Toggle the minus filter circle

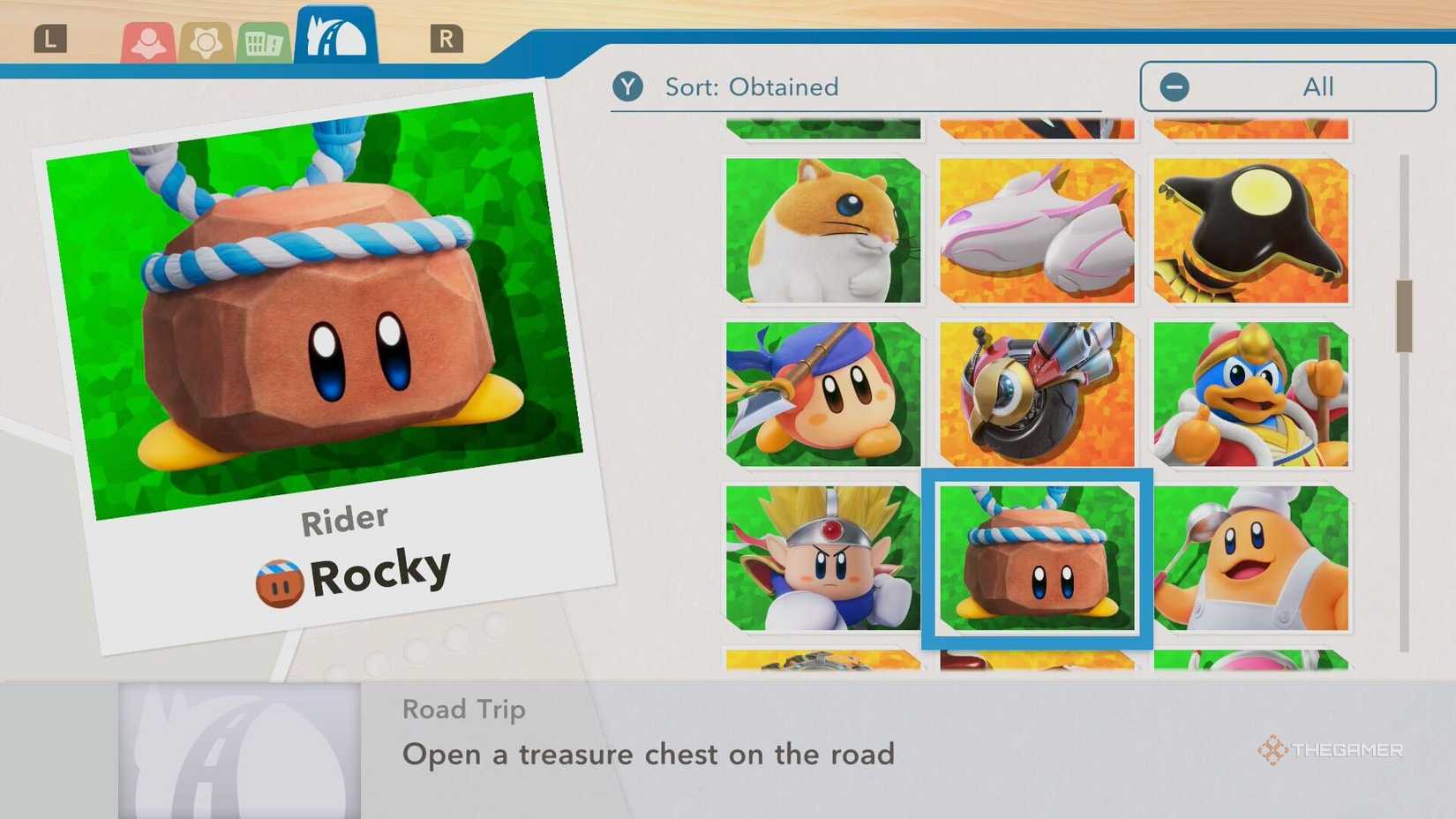click(1174, 86)
